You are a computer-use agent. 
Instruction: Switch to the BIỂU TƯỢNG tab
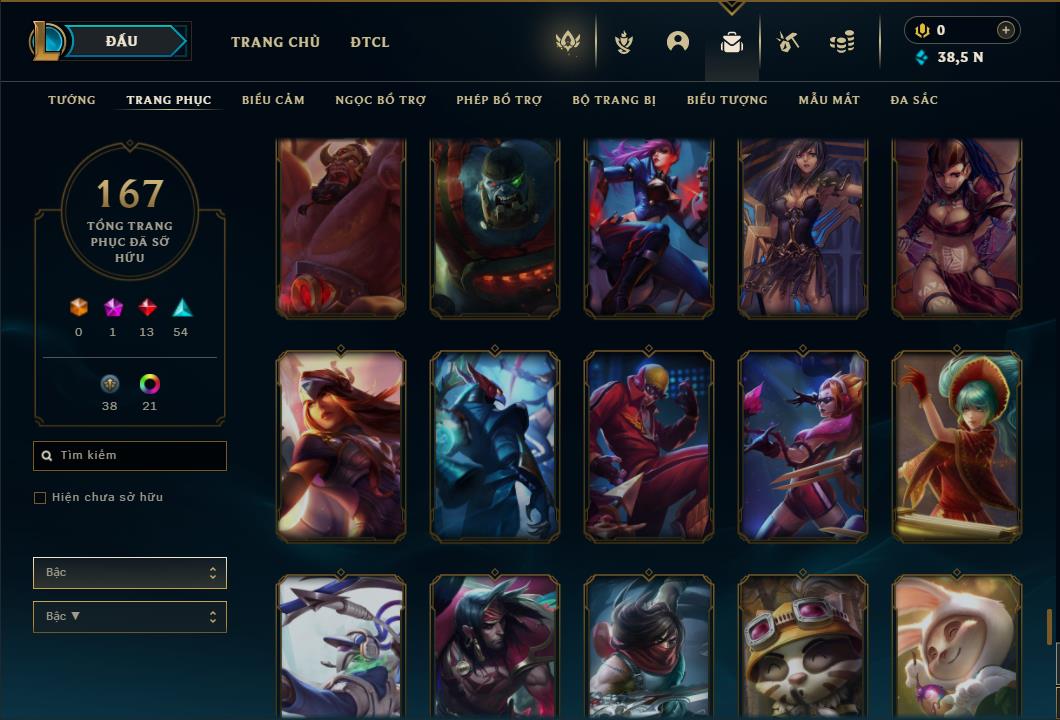[727, 100]
